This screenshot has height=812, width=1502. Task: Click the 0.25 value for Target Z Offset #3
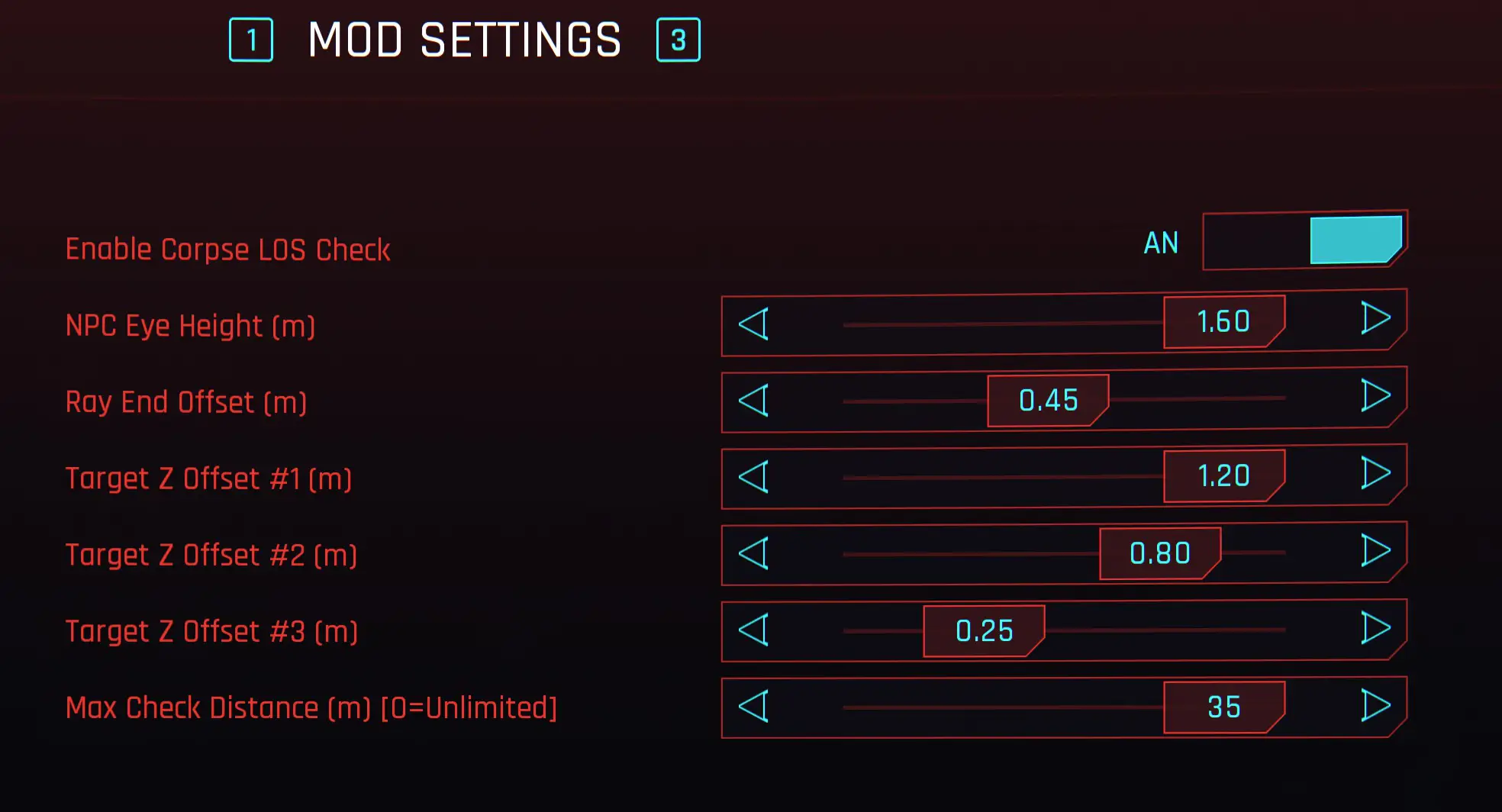point(984,631)
